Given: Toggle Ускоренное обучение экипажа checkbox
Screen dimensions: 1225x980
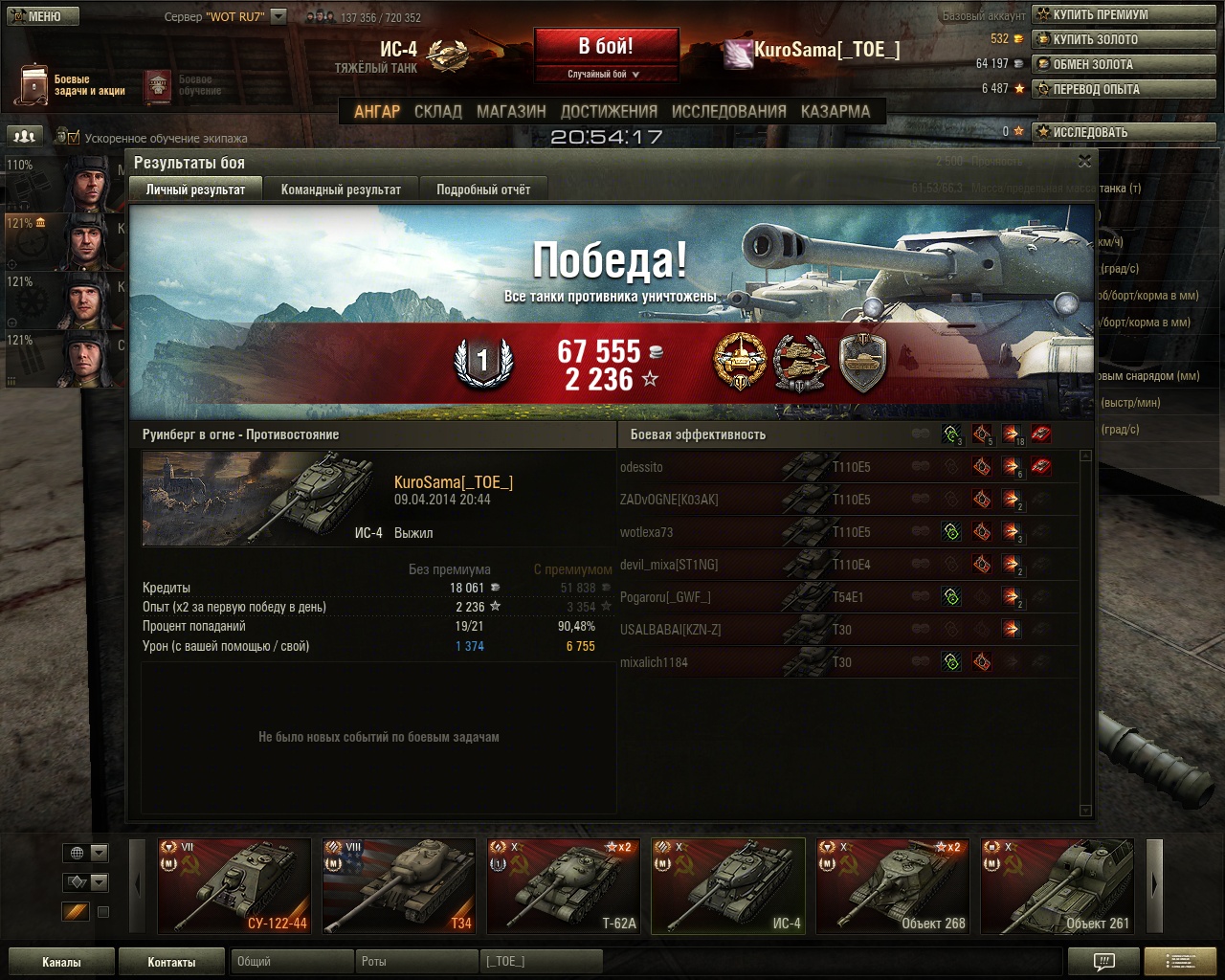Looking at the screenshot, I should click(x=74, y=138).
